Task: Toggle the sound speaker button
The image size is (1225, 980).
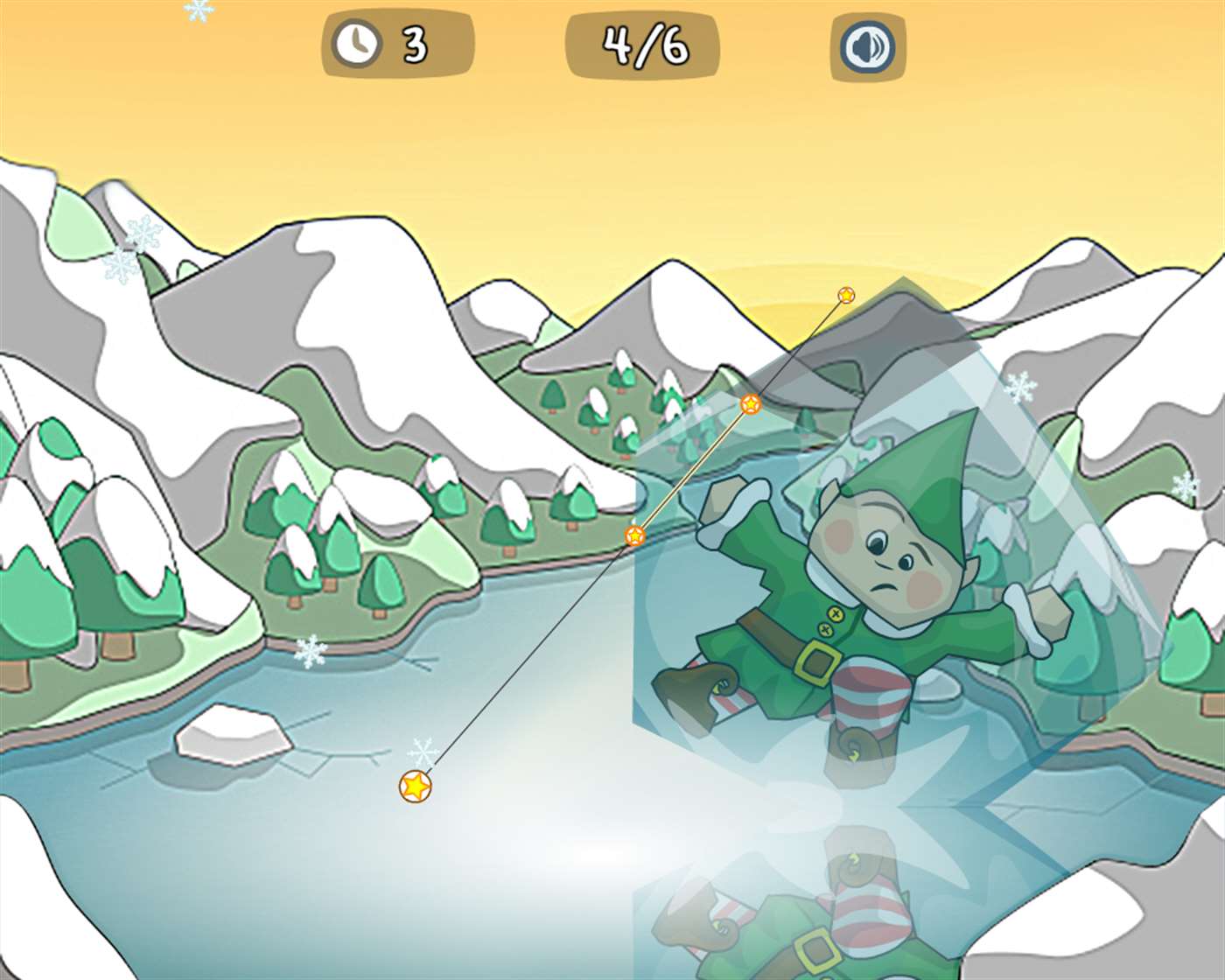Action: coord(867,45)
